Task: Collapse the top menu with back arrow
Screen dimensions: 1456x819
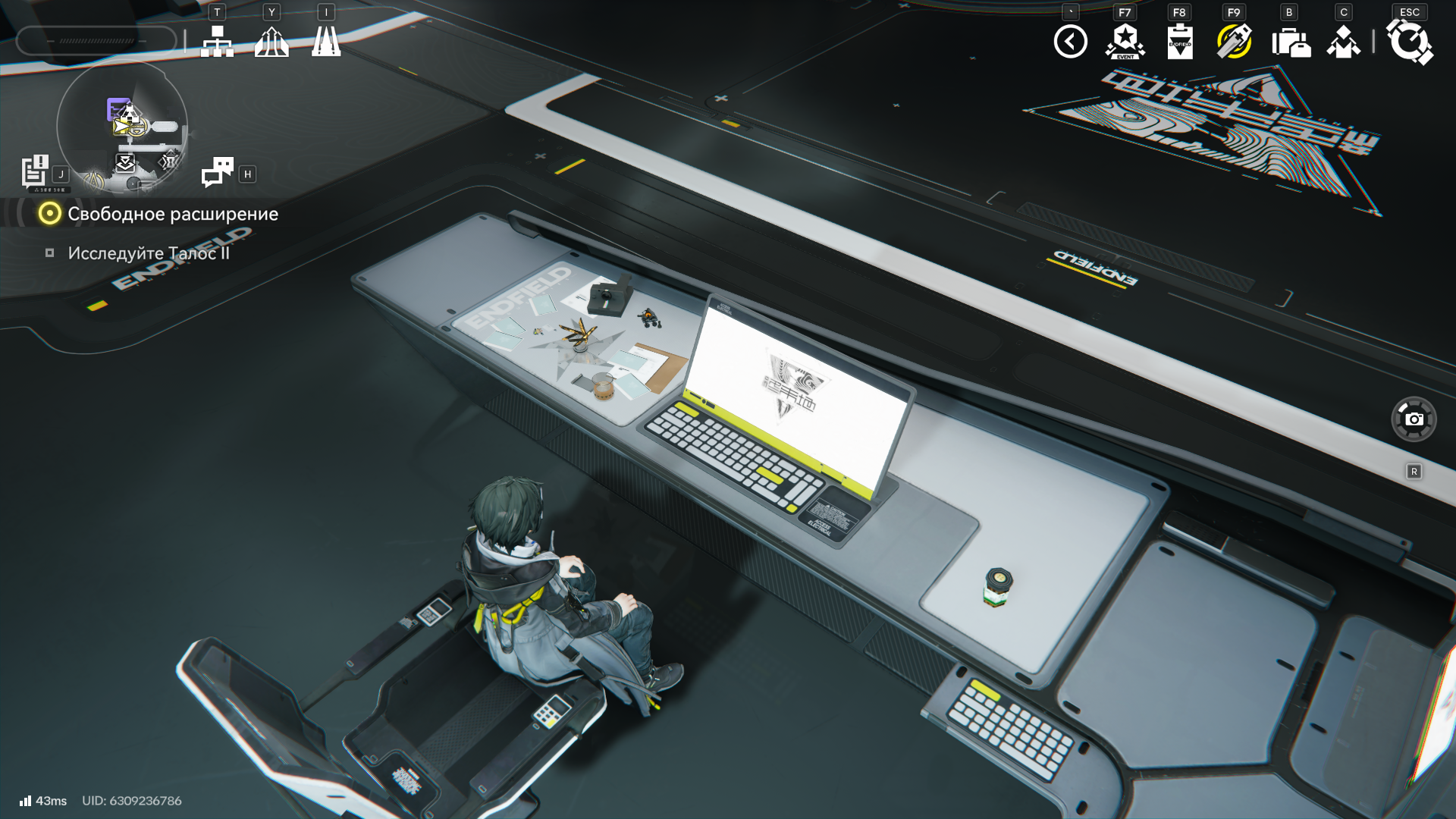Action: click(1070, 42)
